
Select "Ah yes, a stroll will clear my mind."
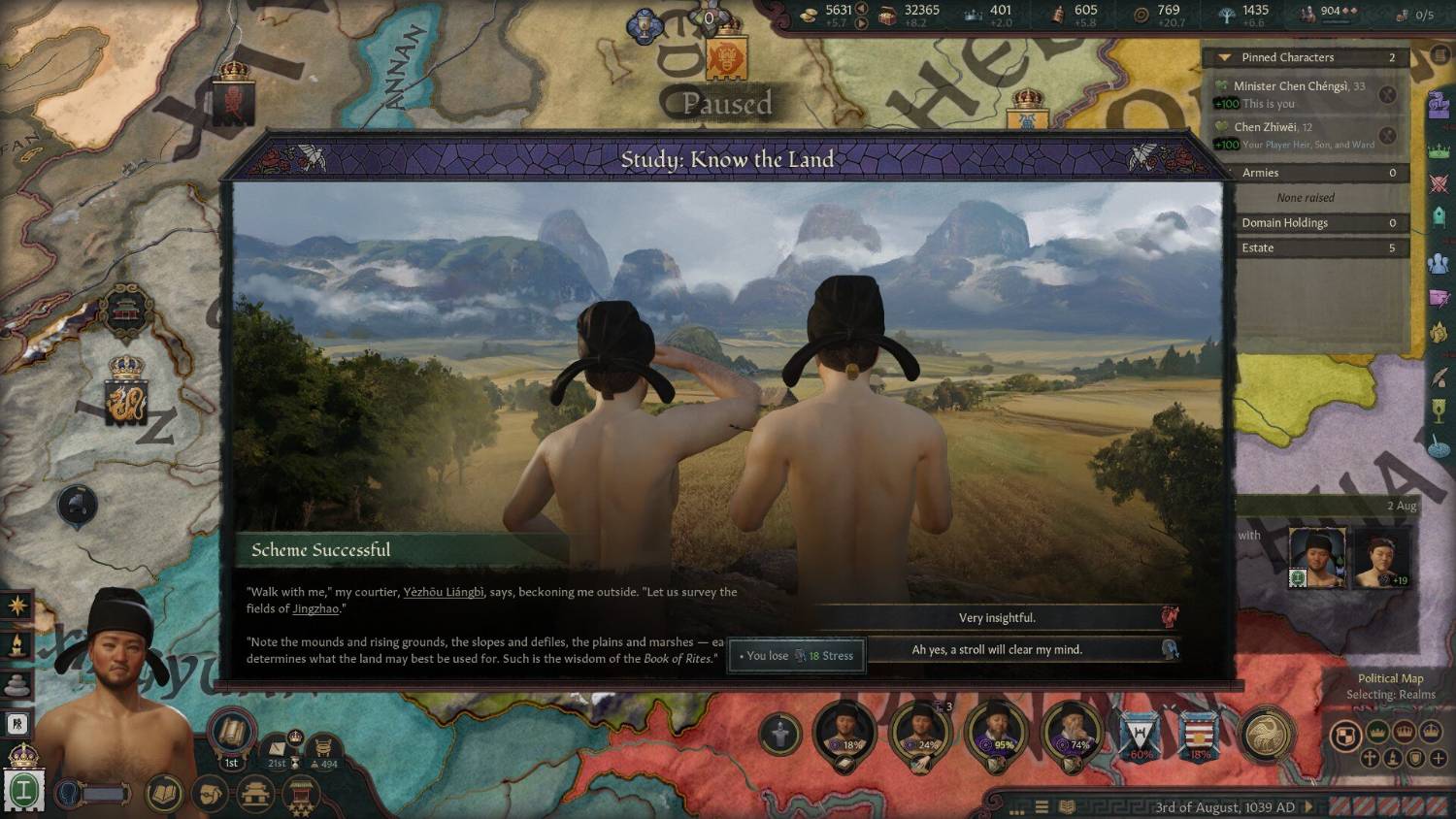997,650
